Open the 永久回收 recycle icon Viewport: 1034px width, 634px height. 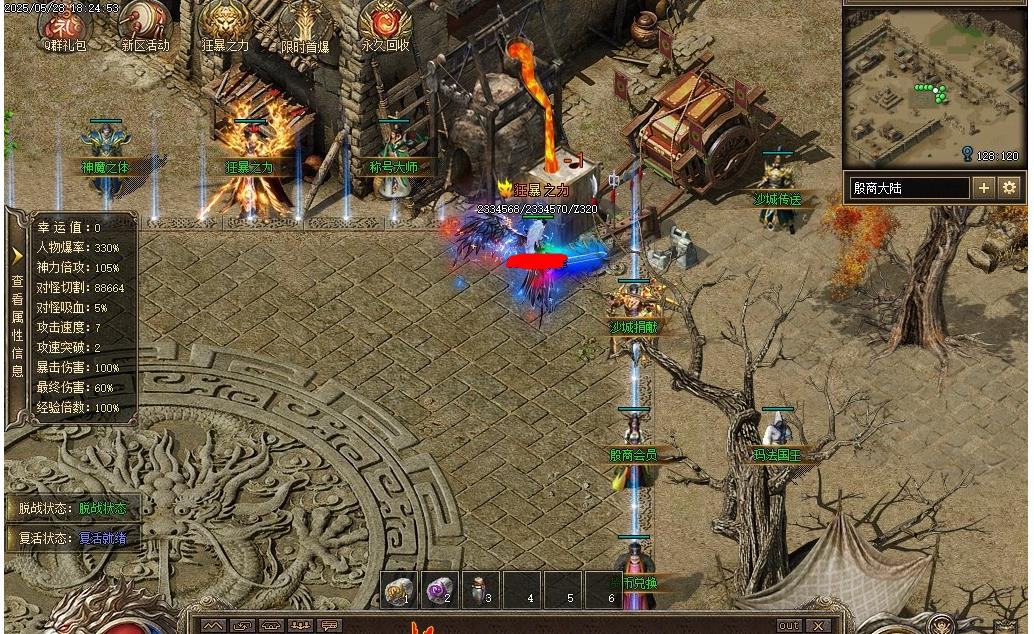385,22
